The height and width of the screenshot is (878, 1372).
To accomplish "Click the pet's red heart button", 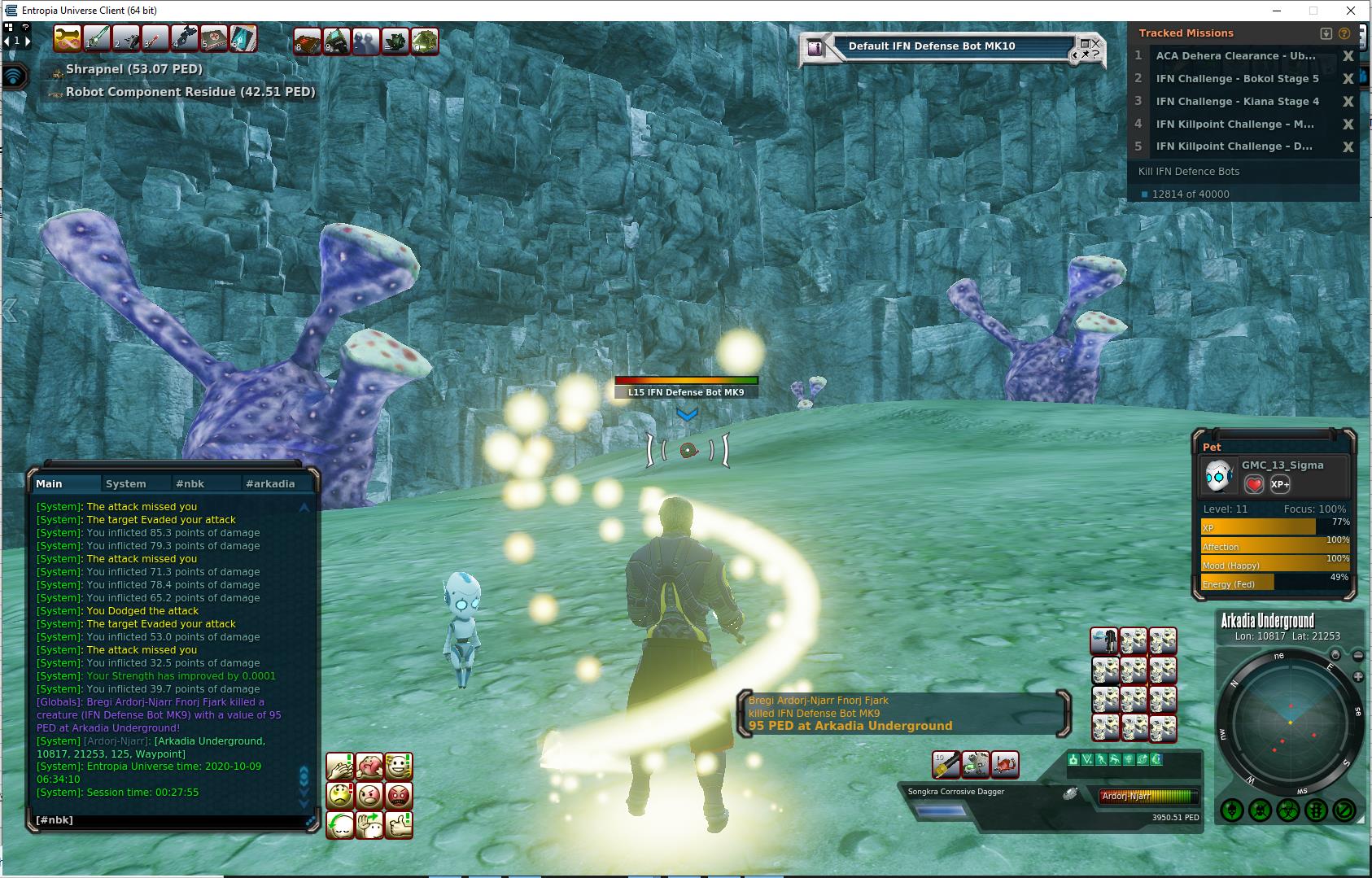I will tap(1254, 484).
